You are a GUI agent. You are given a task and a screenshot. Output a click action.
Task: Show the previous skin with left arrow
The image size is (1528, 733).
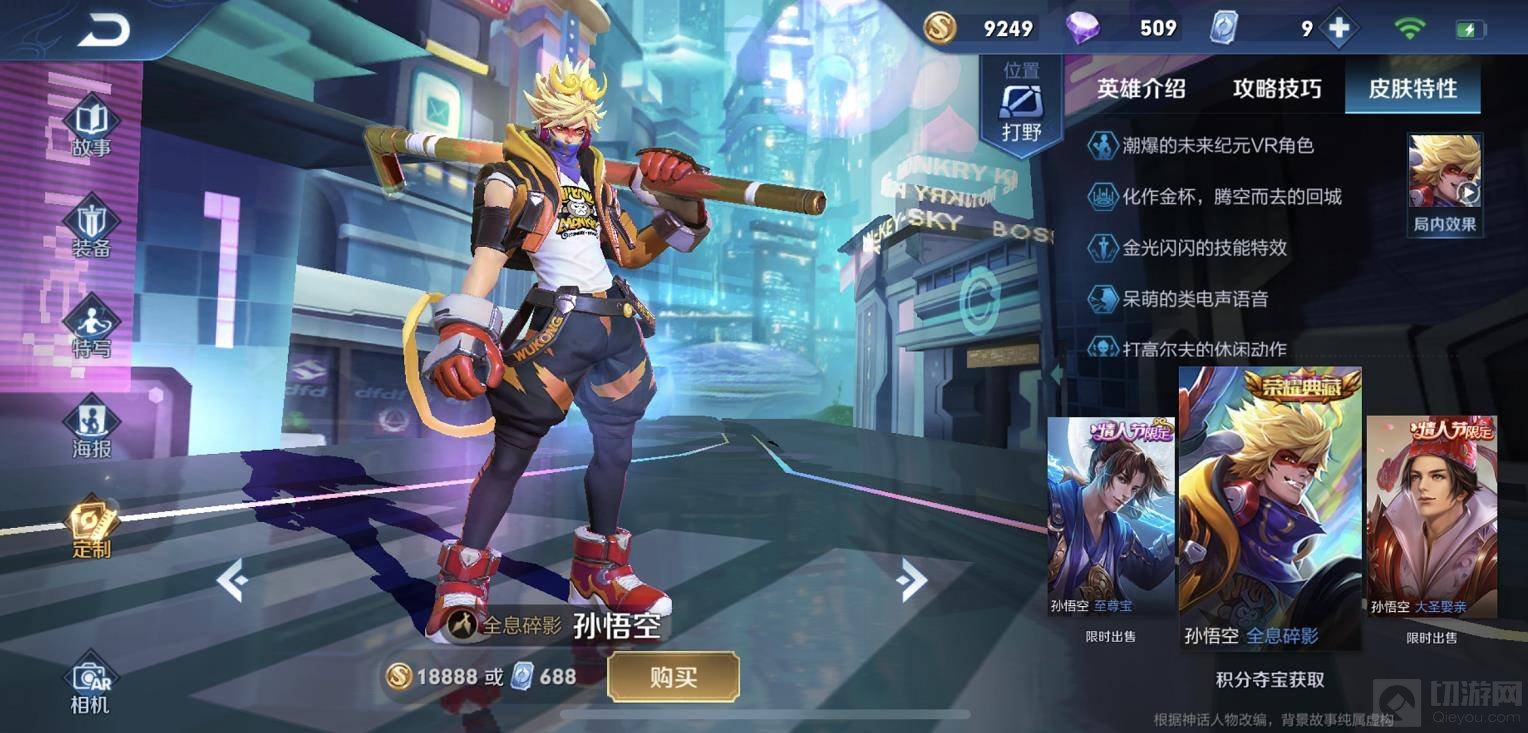(x=232, y=580)
